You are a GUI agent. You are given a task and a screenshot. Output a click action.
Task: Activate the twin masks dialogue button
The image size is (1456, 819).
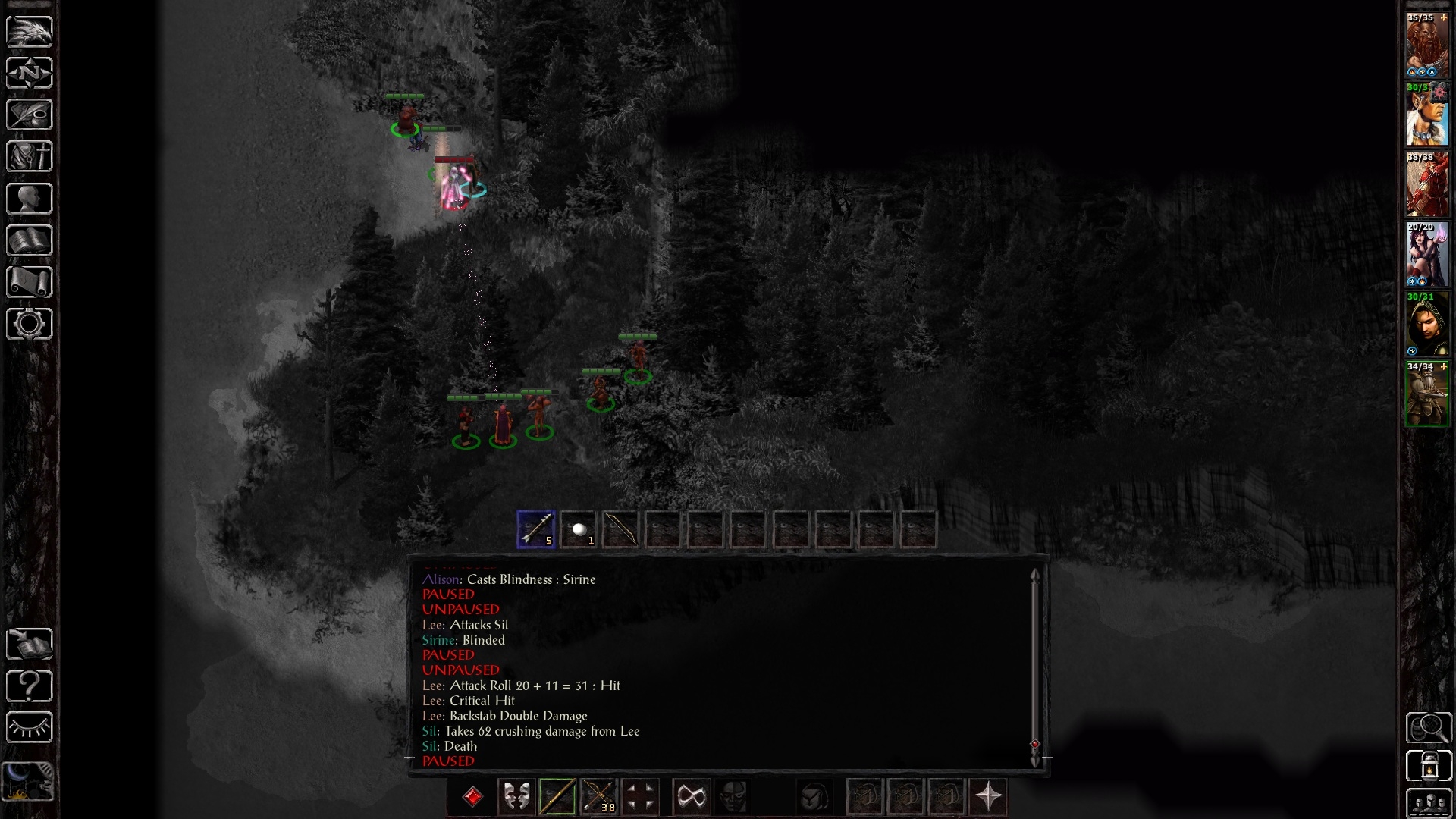pos(516,797)
